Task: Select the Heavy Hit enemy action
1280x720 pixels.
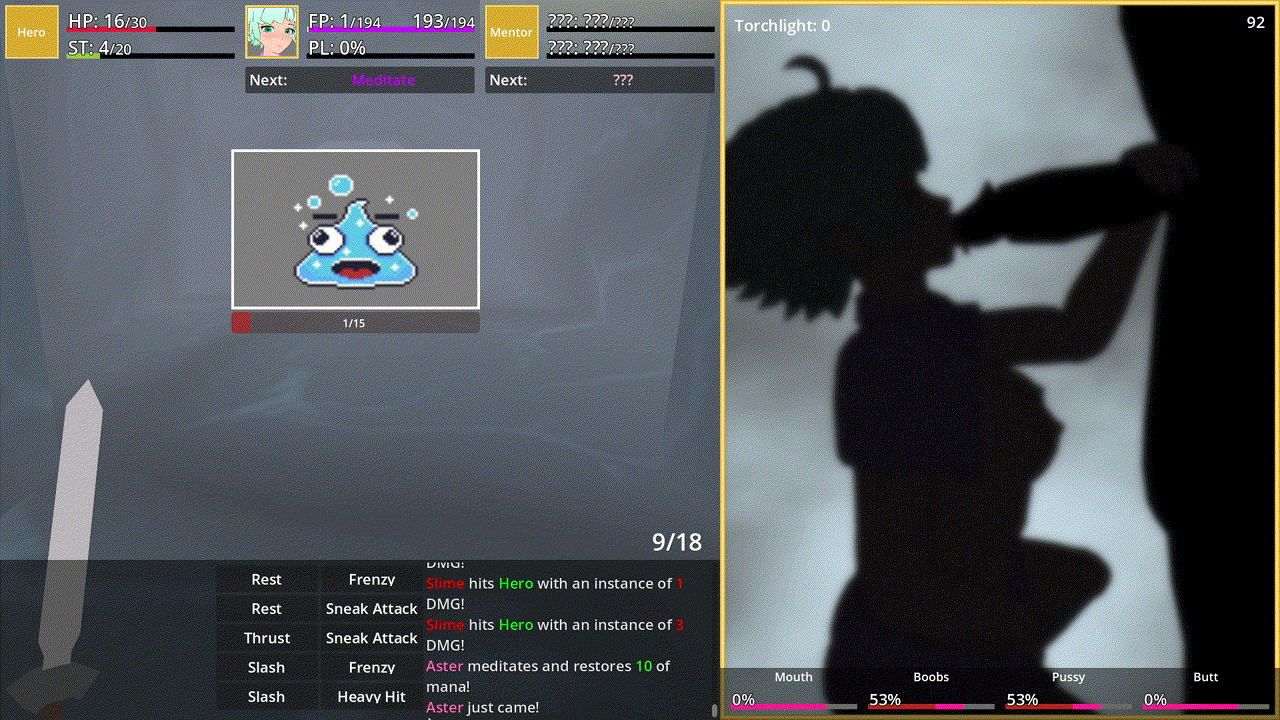Action: coord(370,696)
